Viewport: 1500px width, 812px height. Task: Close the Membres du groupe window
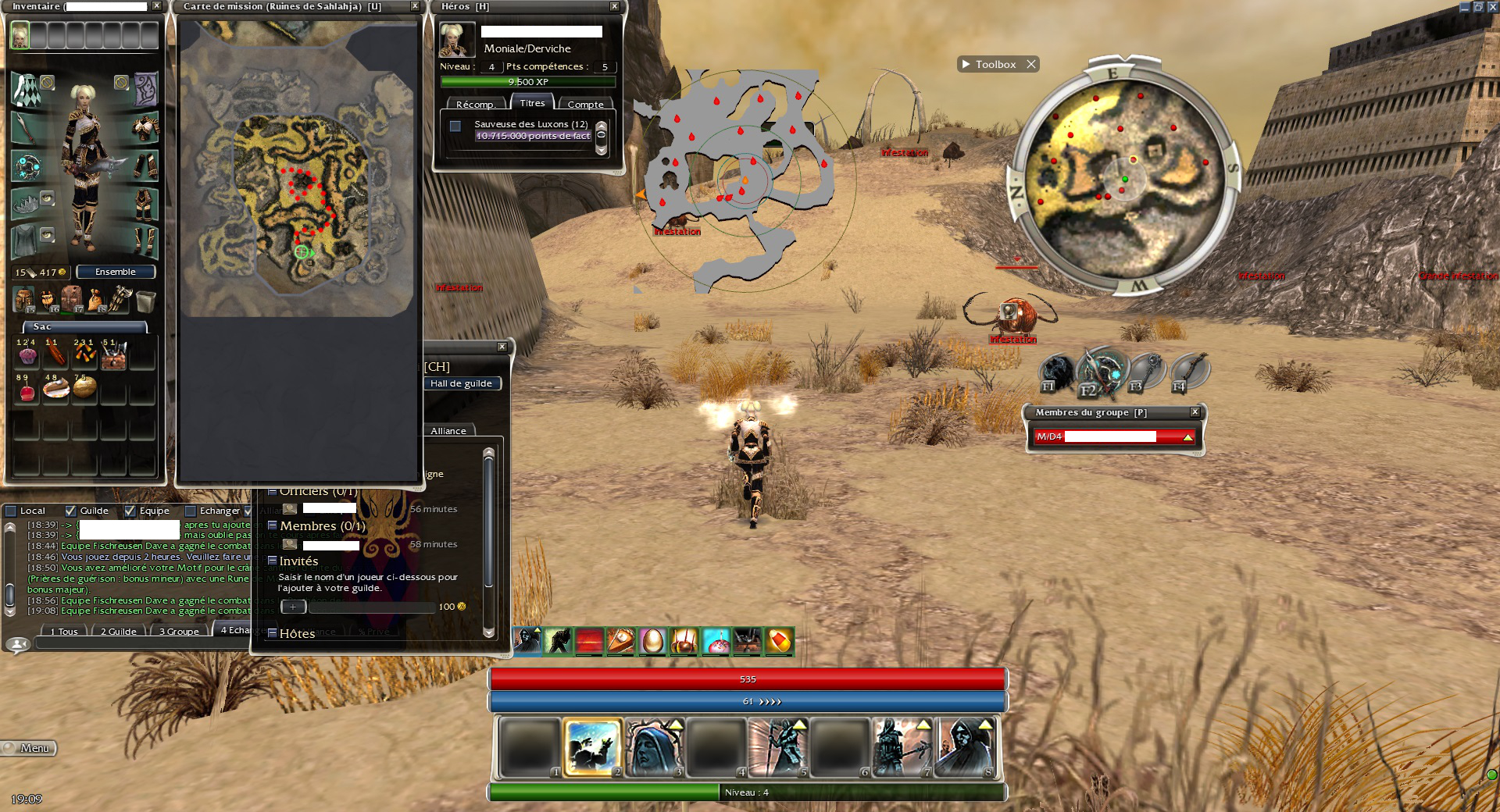[x=1195, y=412]
